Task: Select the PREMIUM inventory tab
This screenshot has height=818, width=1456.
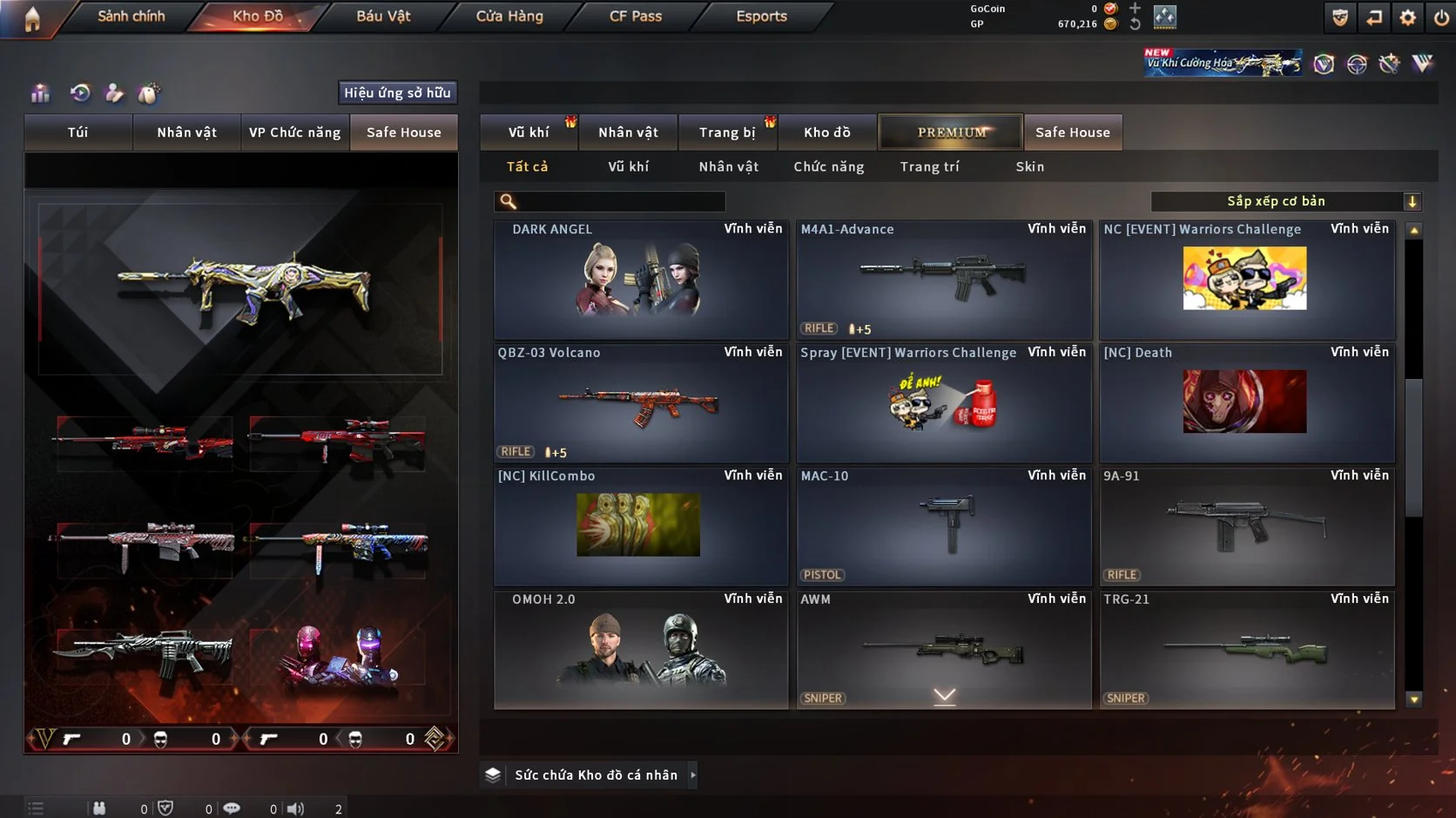Action: pyautogui.click(x=950, y=132)
